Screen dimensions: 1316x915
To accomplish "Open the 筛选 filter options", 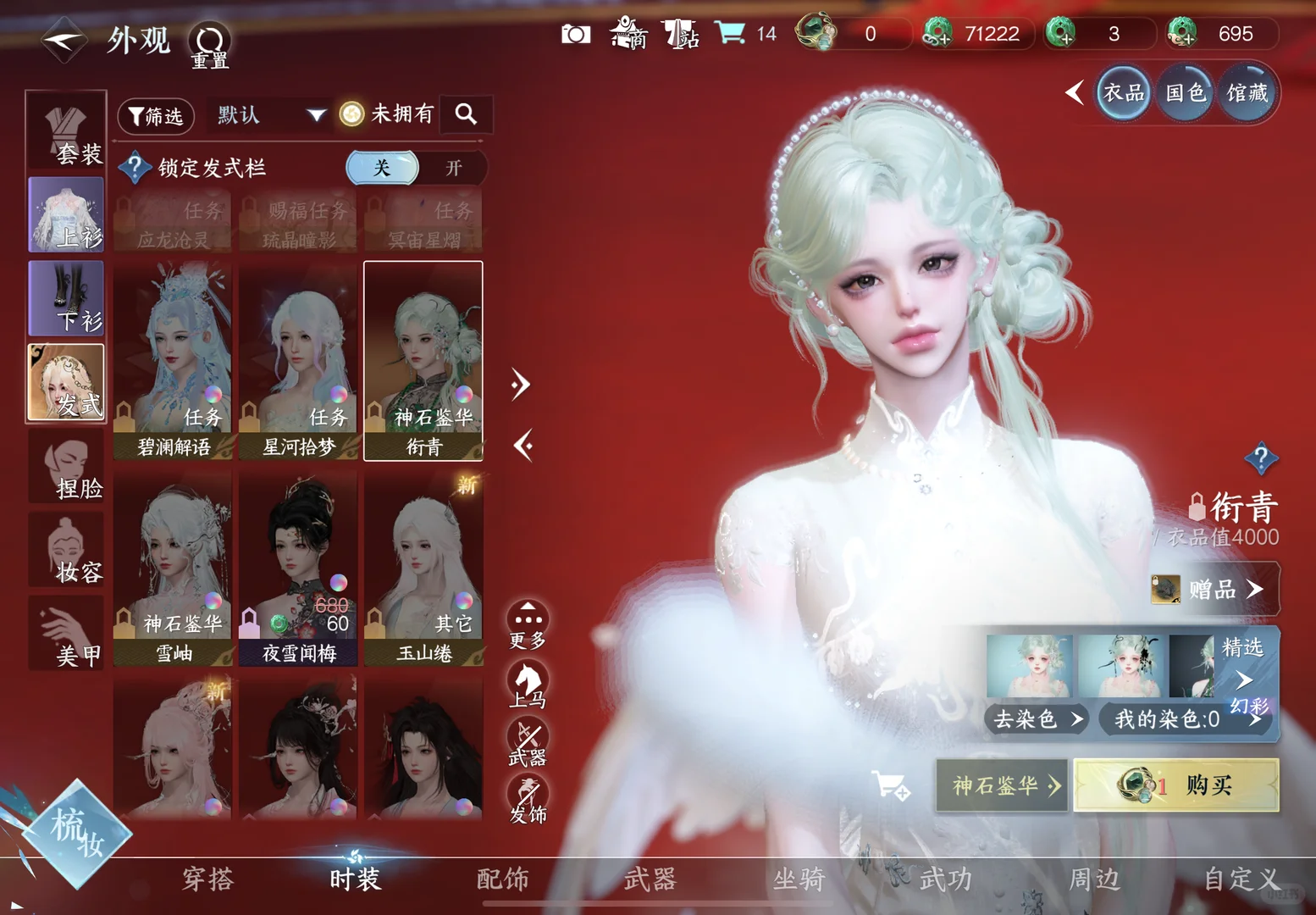I will coord(155,116).
